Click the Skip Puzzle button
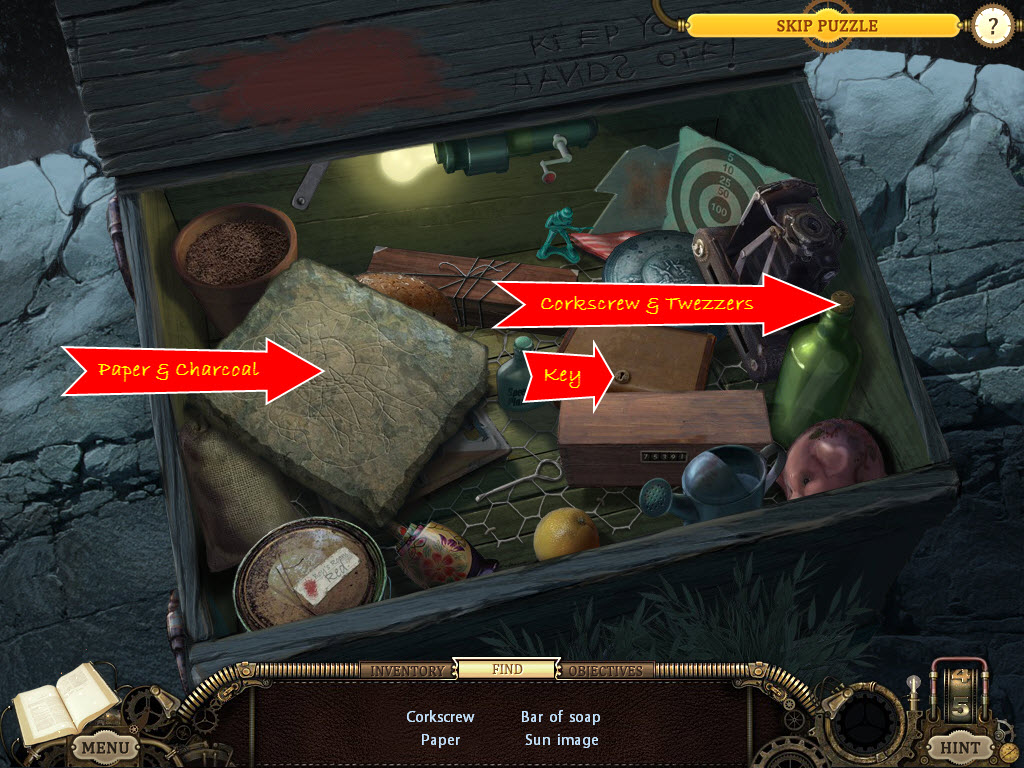 coord(826,26)
